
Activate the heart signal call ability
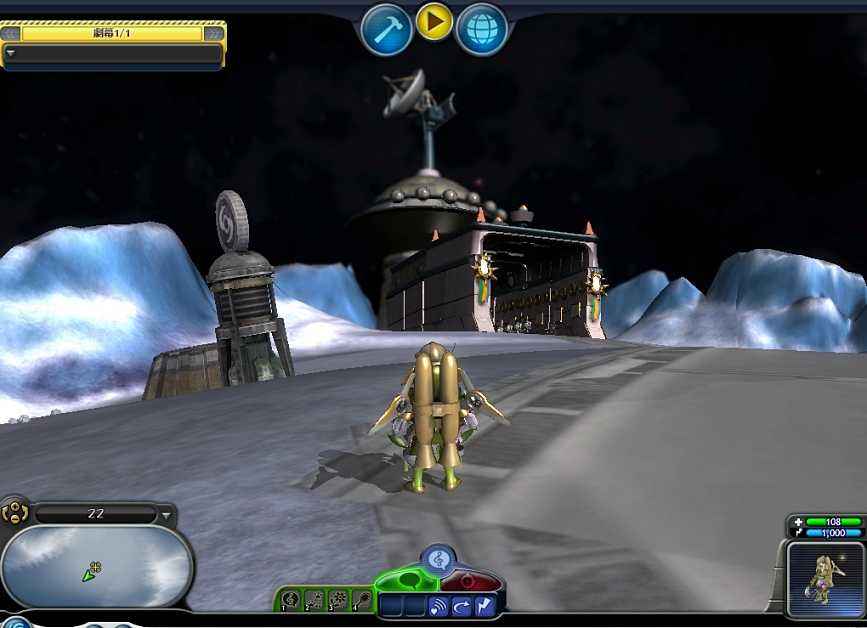pos(438,606)
